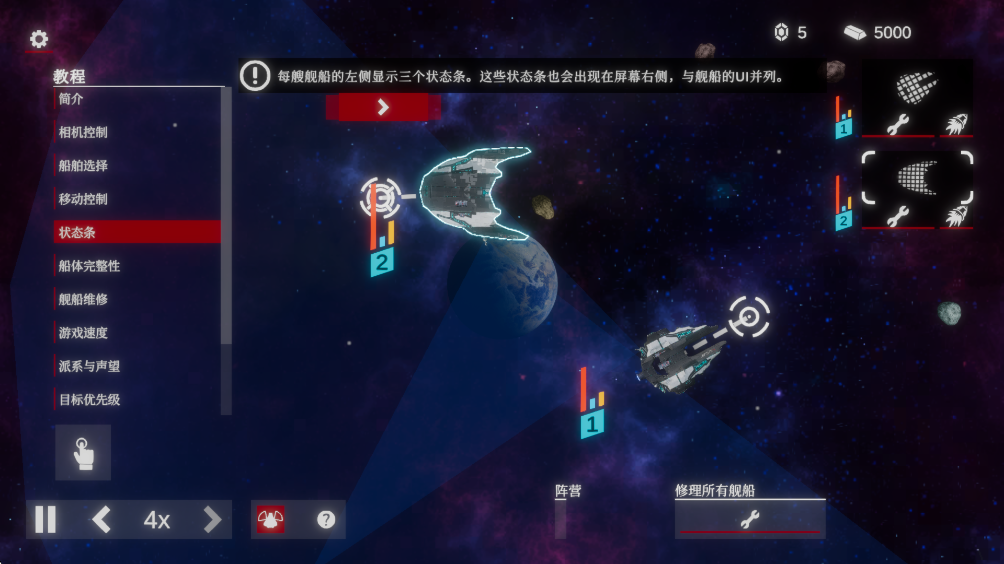Show the 移动控制 tutorial topic
Screen dimensions: 1004x564
tap(137, 199)
